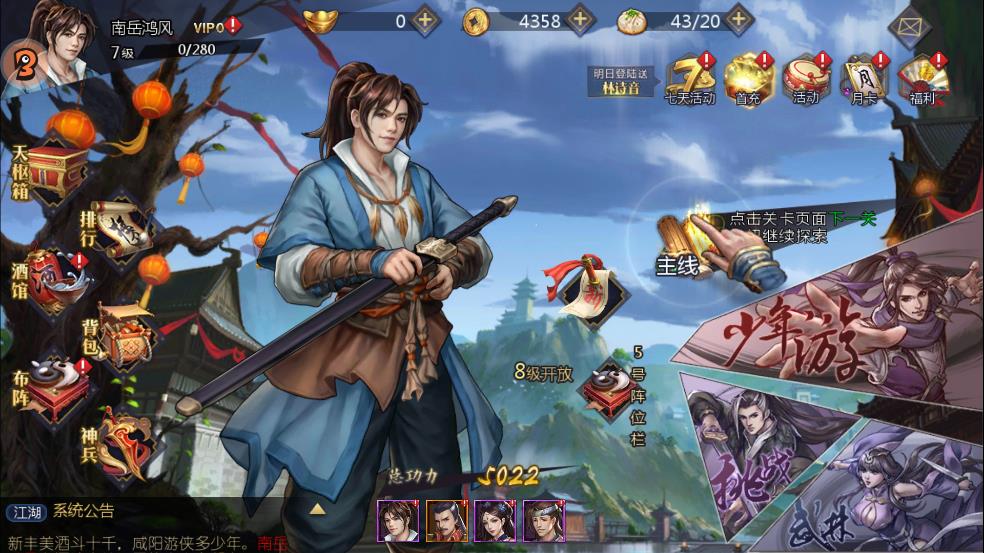
Task: Open the 七天活动 seven-day event
Action: tap(690, 78)
